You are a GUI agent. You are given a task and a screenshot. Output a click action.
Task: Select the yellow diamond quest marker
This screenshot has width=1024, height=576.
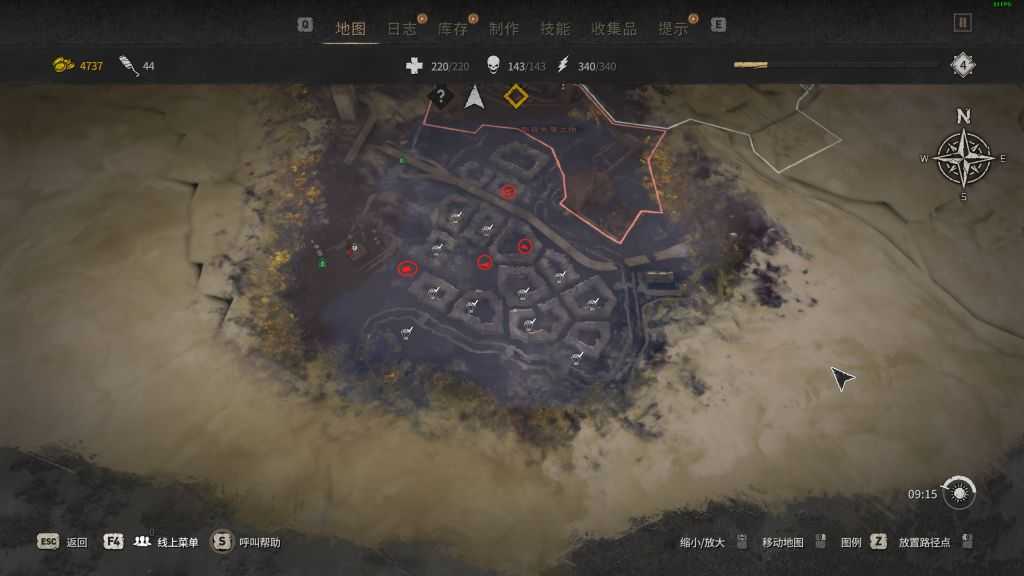point(515,96)
